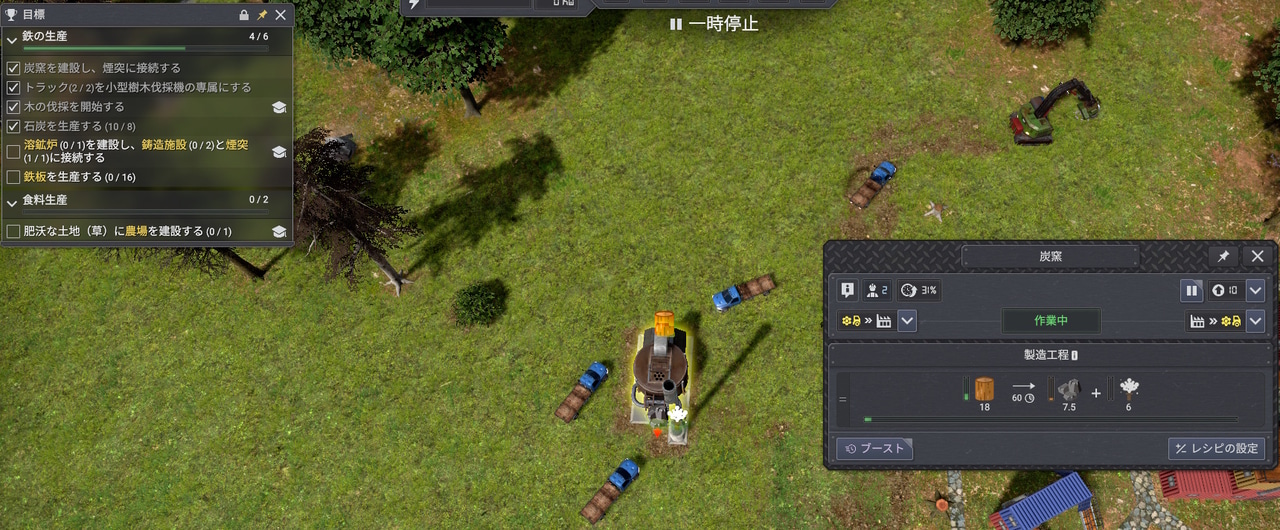Open the truck export route dropdown
Image resolution: width=1280 pixels, height=530 pixels.
point(1256,322)
